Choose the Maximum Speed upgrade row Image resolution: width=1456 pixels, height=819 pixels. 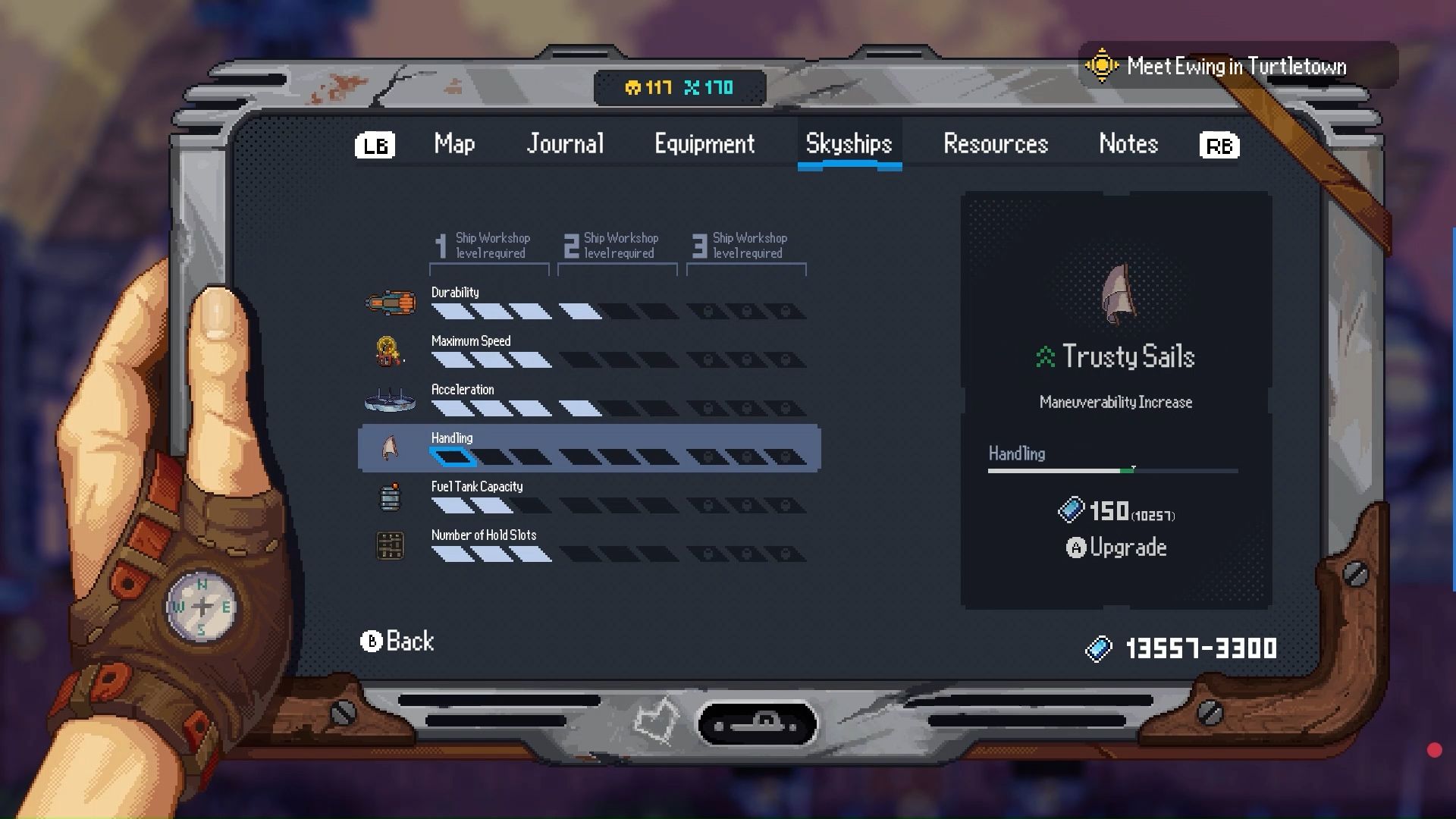coord(588,351)
